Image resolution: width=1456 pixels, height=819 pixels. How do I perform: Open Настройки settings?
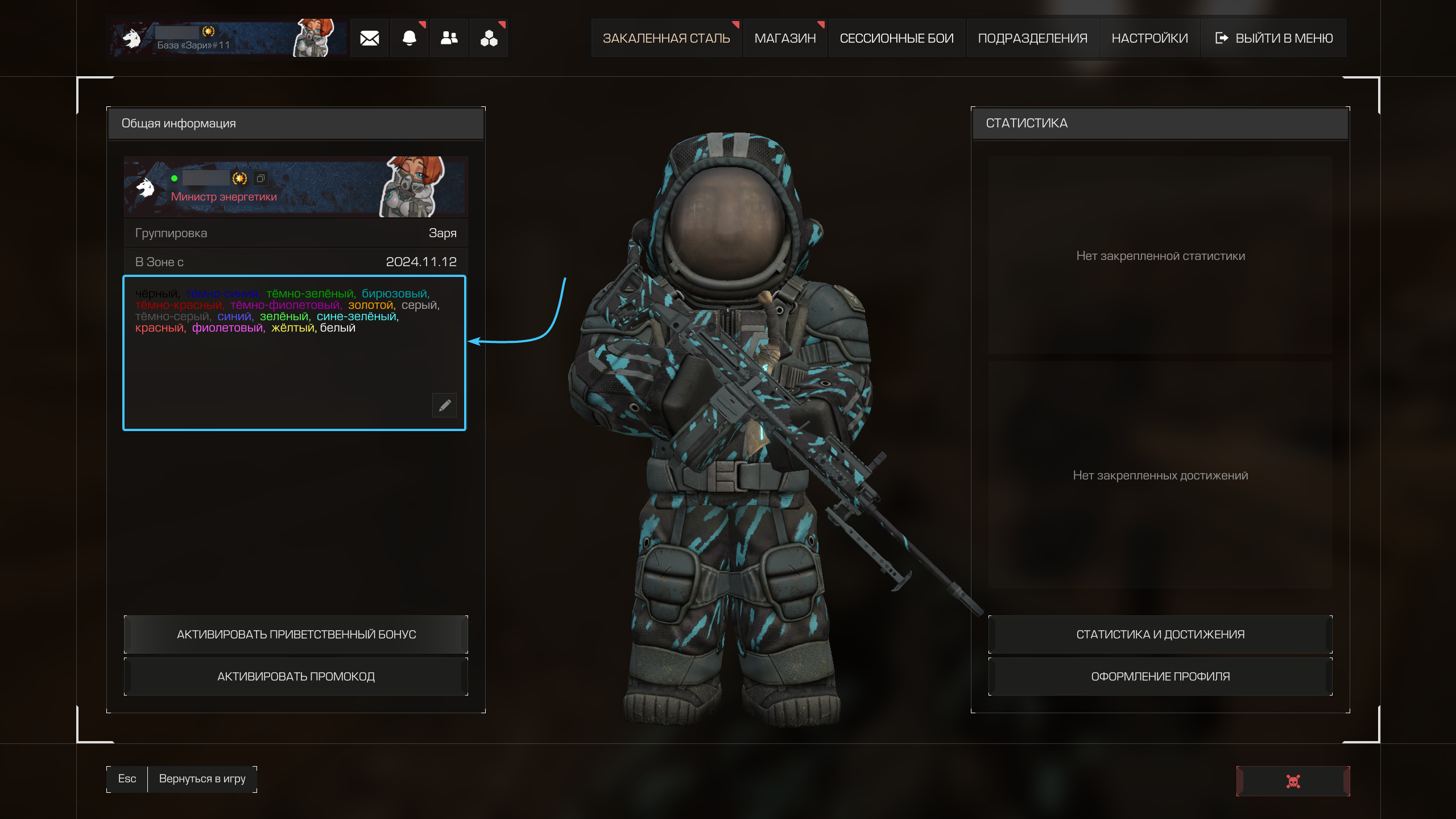(1149, 38)
